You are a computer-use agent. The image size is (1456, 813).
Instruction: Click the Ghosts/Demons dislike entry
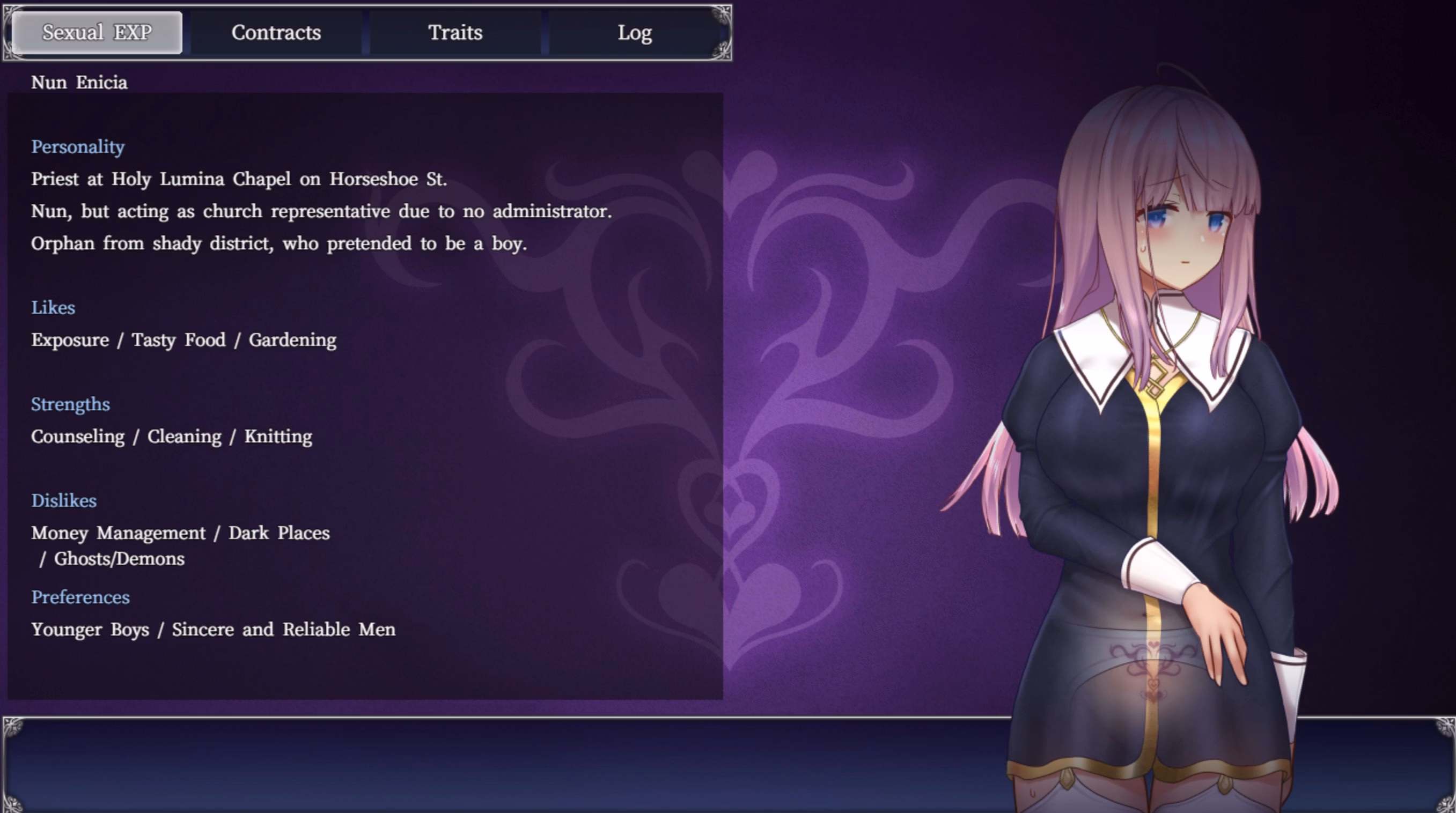119,559
